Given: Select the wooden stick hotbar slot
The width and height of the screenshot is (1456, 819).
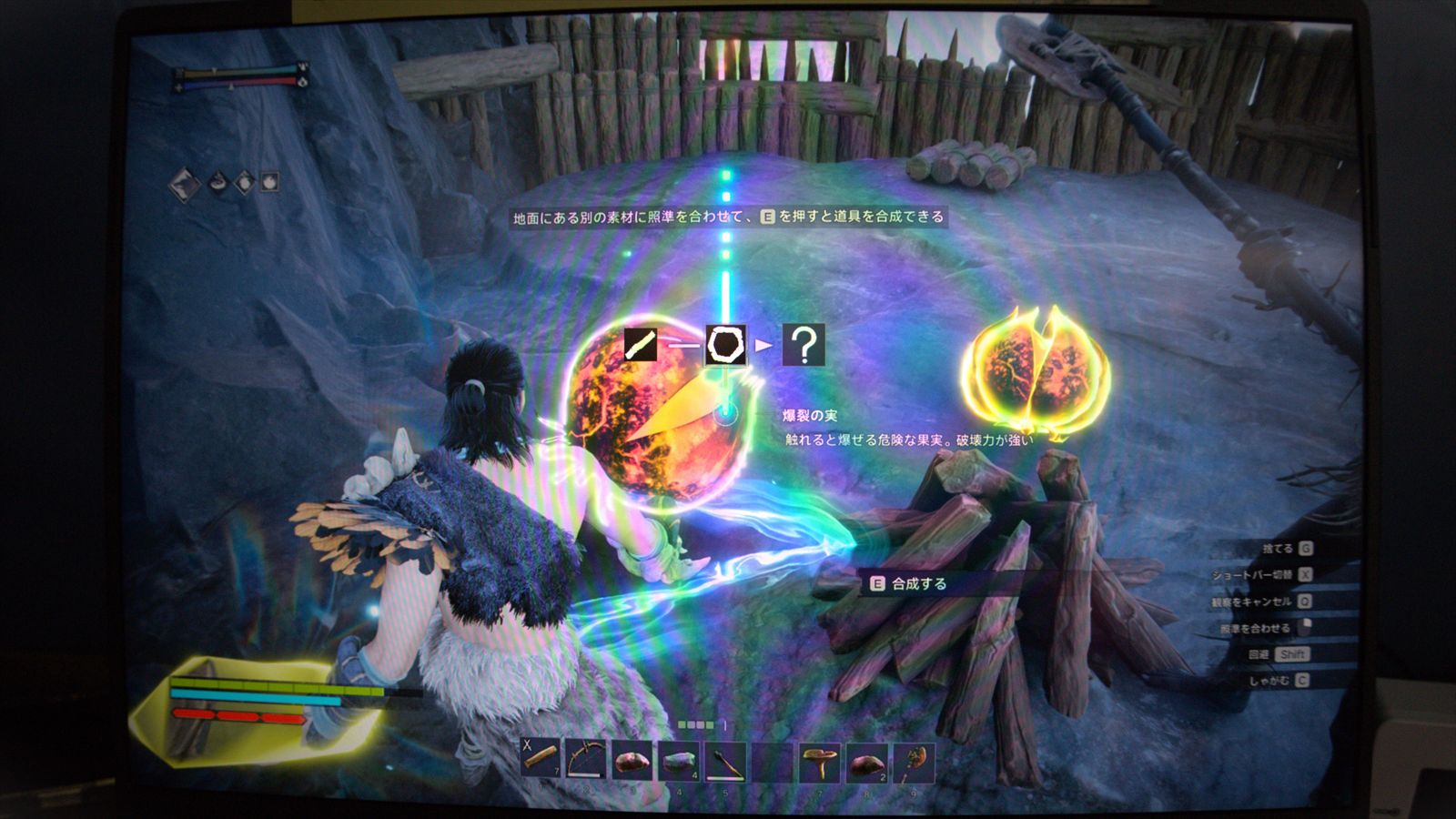Looking at the screenshot, I should coord(541,760).
